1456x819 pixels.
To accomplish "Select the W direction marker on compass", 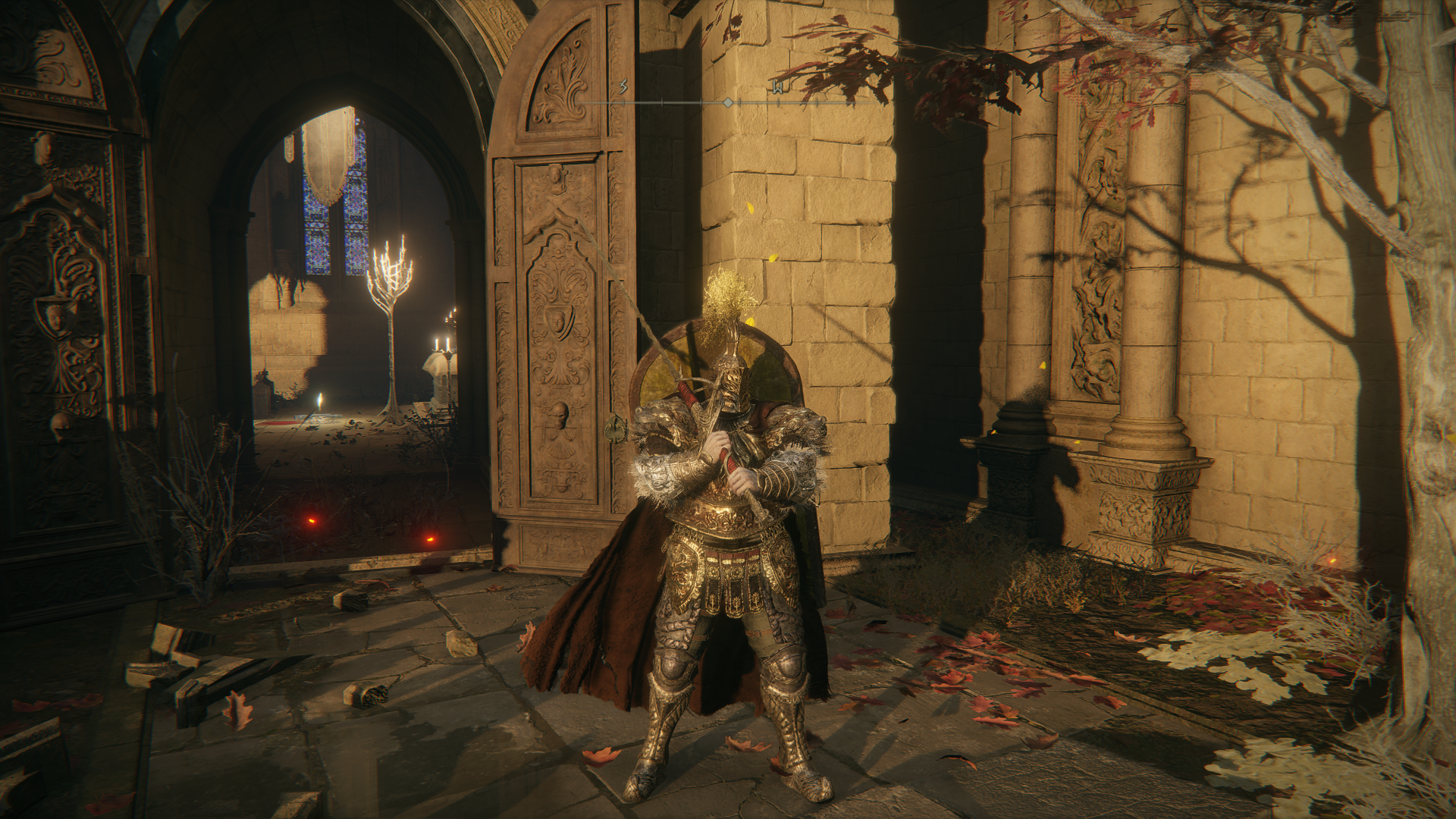I will click(778, 88).
